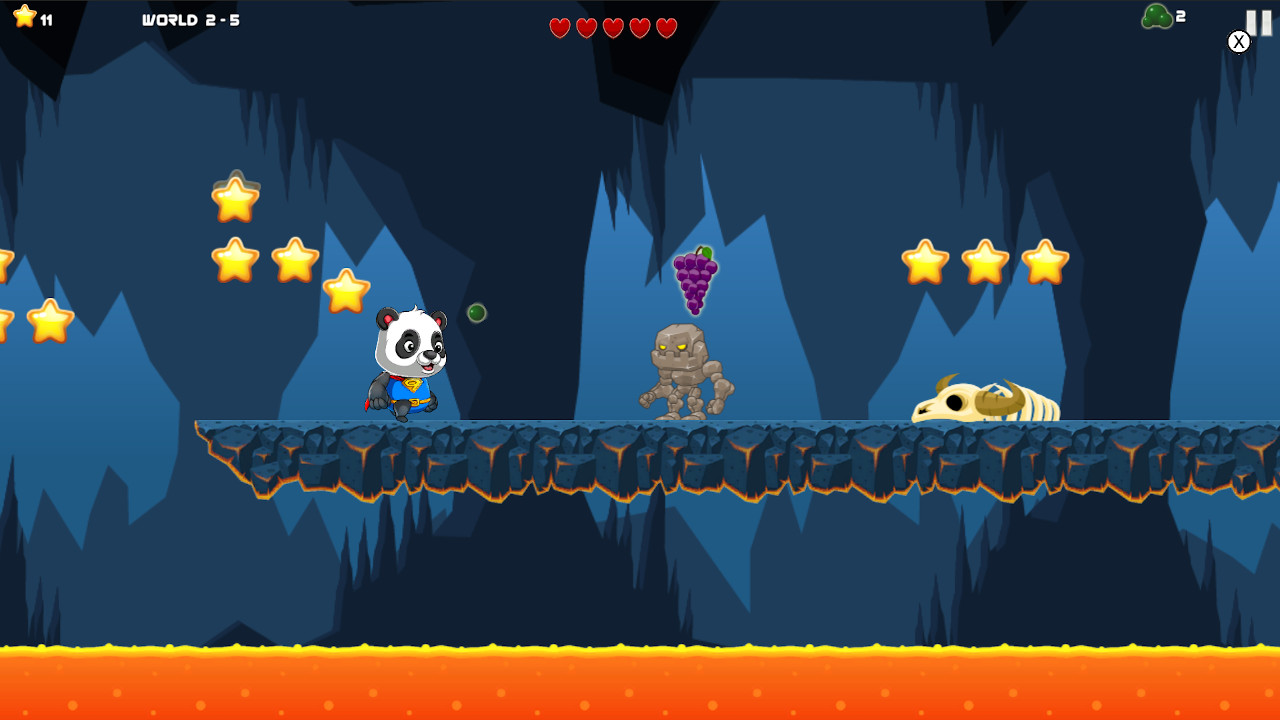Viewport: 1280px width, 720px height.
Task: Click the stone golem enemy
Action: [x=685, y=365]
